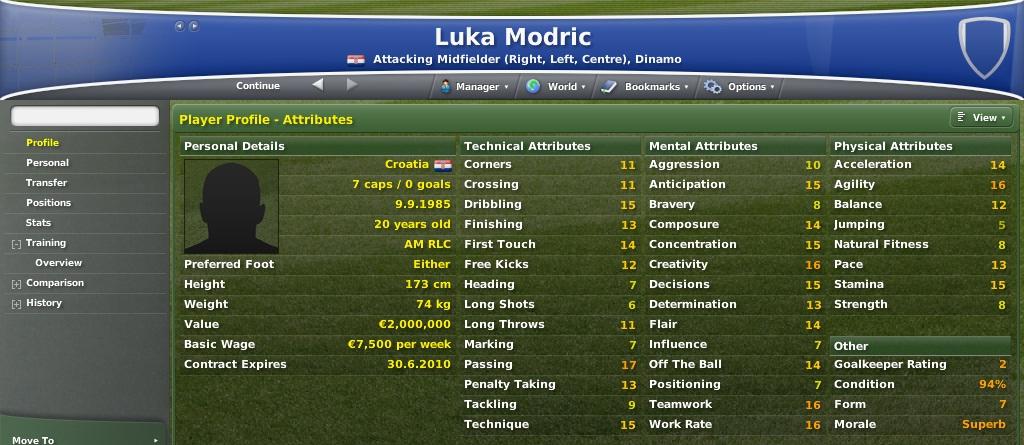This screenshot has height=445, width=1024.
Task: Select Profile in the sidebar
Action: (43, 143)
